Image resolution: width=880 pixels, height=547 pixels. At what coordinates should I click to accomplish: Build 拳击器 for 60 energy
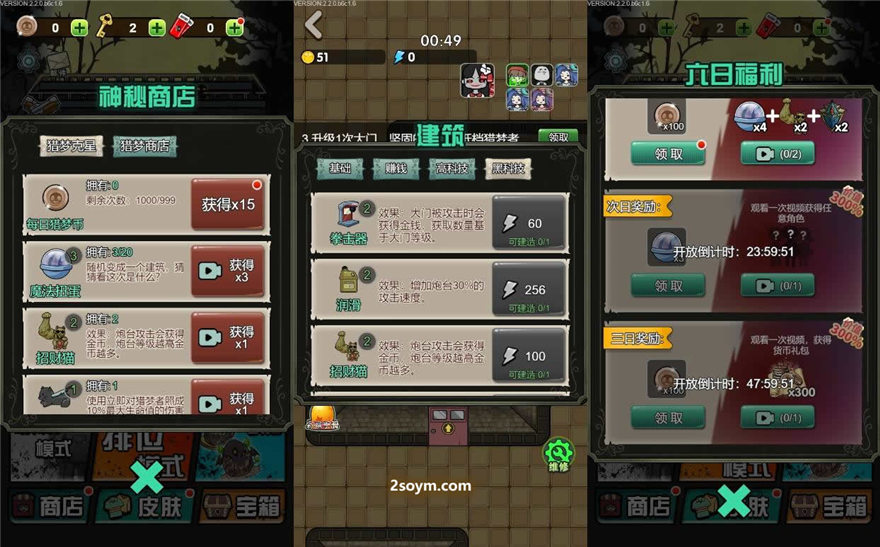point(529,223)
